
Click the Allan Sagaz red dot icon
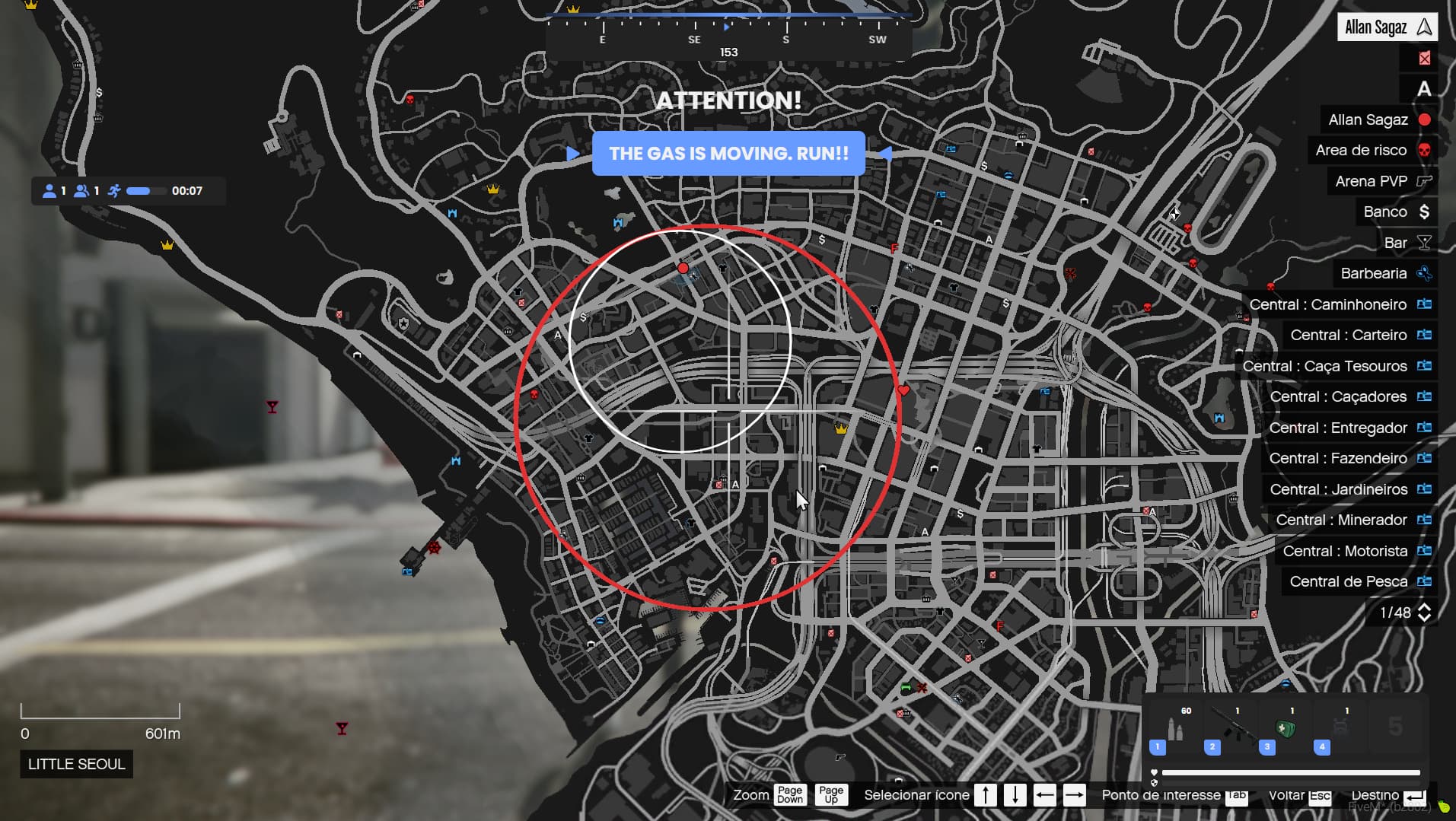[x=1424, y=119]
